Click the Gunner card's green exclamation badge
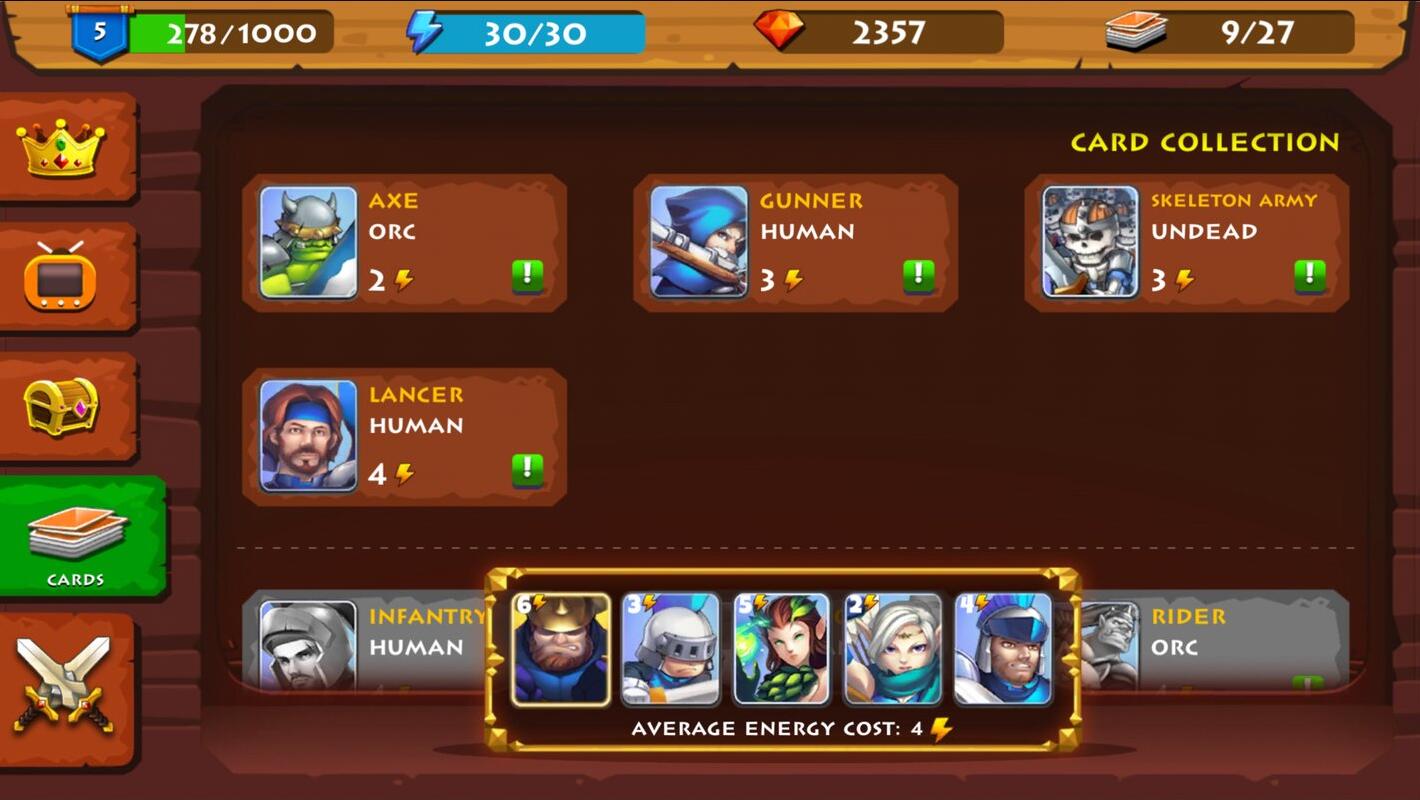The width and height of the screenshot is (1420, 800). coord(919,276)
